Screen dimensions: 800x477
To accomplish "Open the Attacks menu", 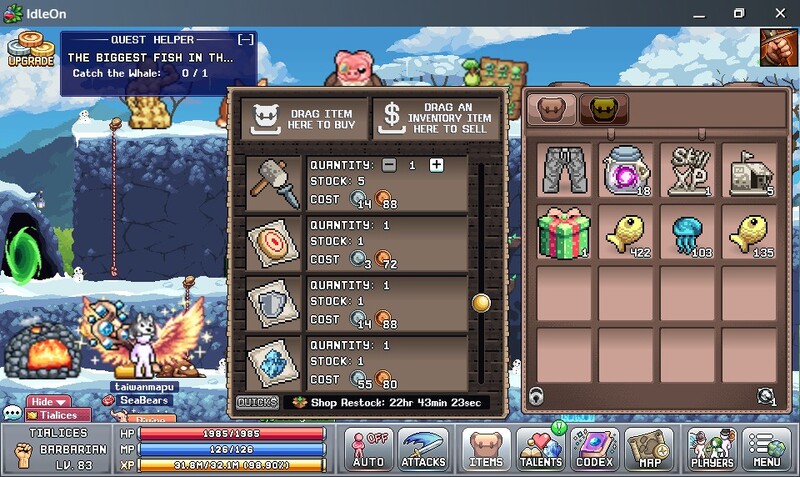I will pyautogui.click(x=423, y=449).
